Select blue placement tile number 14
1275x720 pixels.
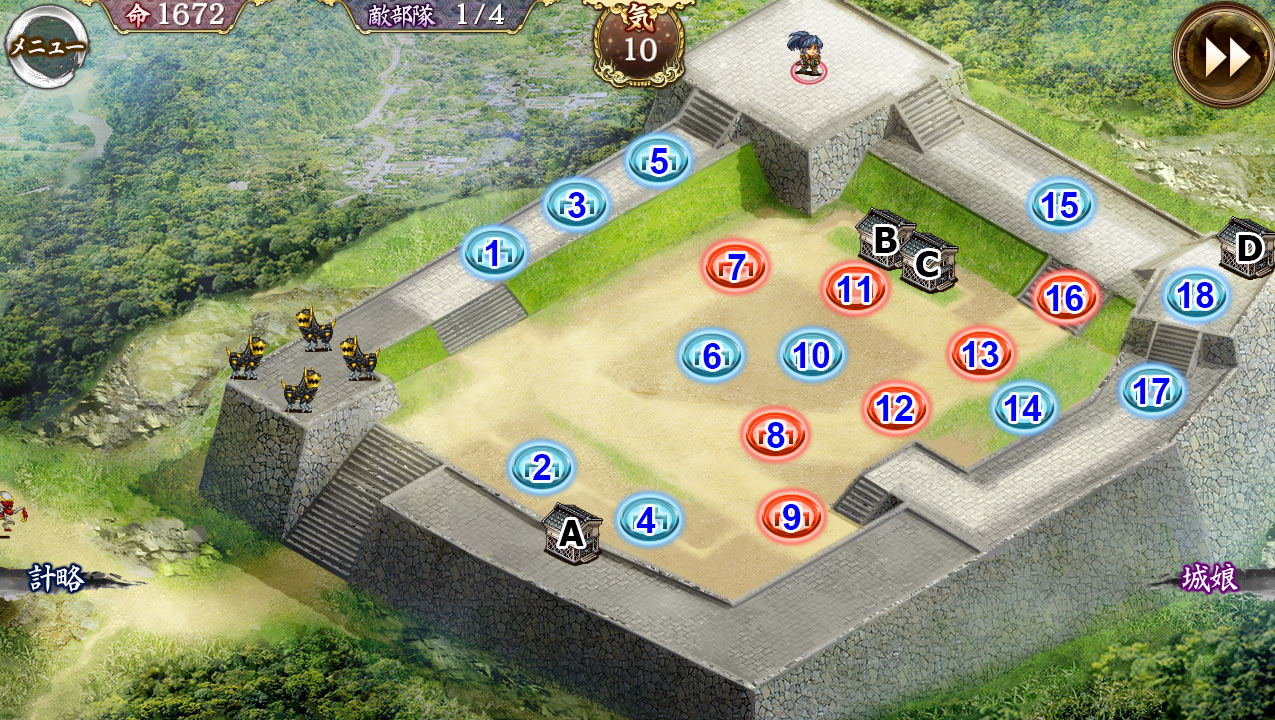[1023, 408]
